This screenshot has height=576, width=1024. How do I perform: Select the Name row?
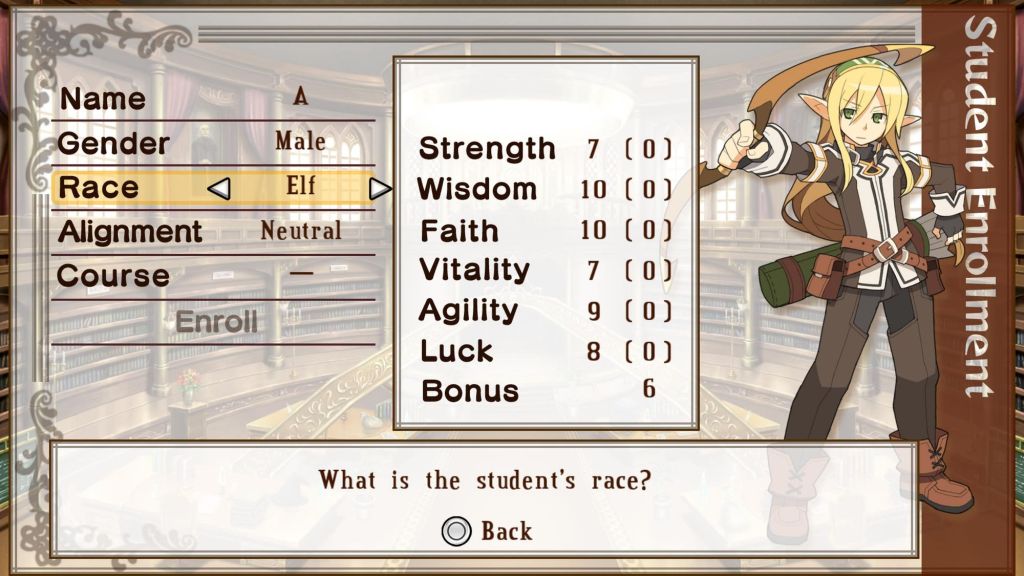pyautogui.click(x=212, y=99)
